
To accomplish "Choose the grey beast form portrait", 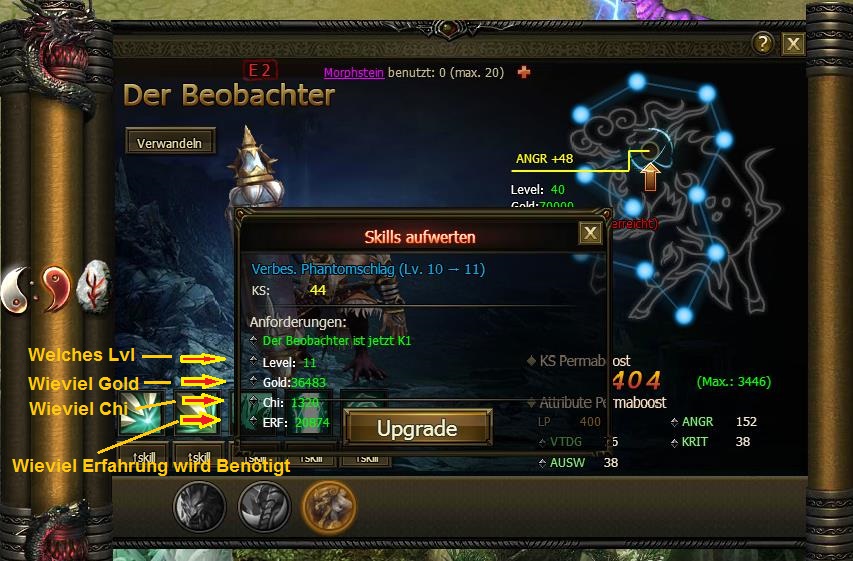I will 200,507.
